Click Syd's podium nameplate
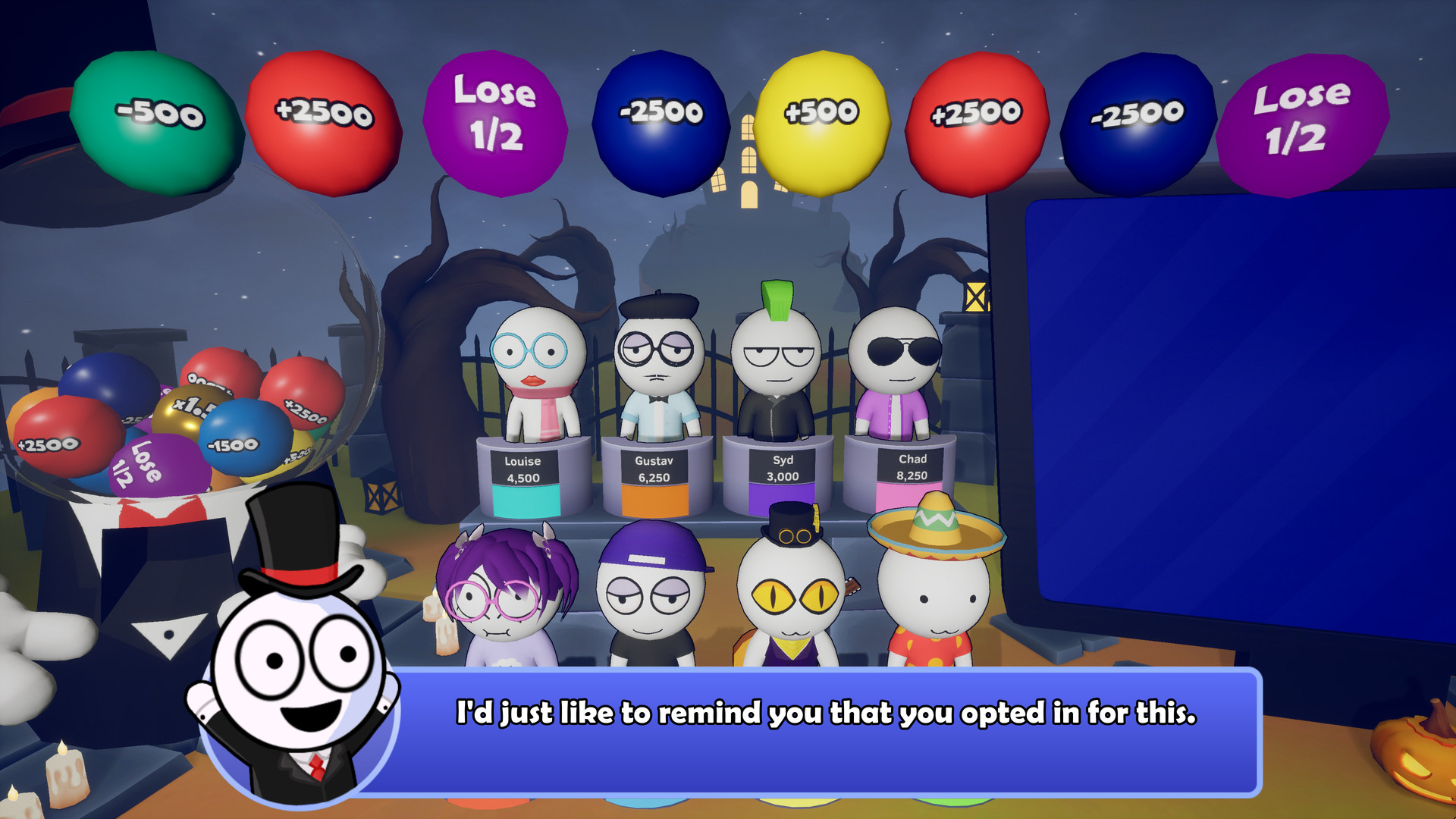 (x=782, y=459)
